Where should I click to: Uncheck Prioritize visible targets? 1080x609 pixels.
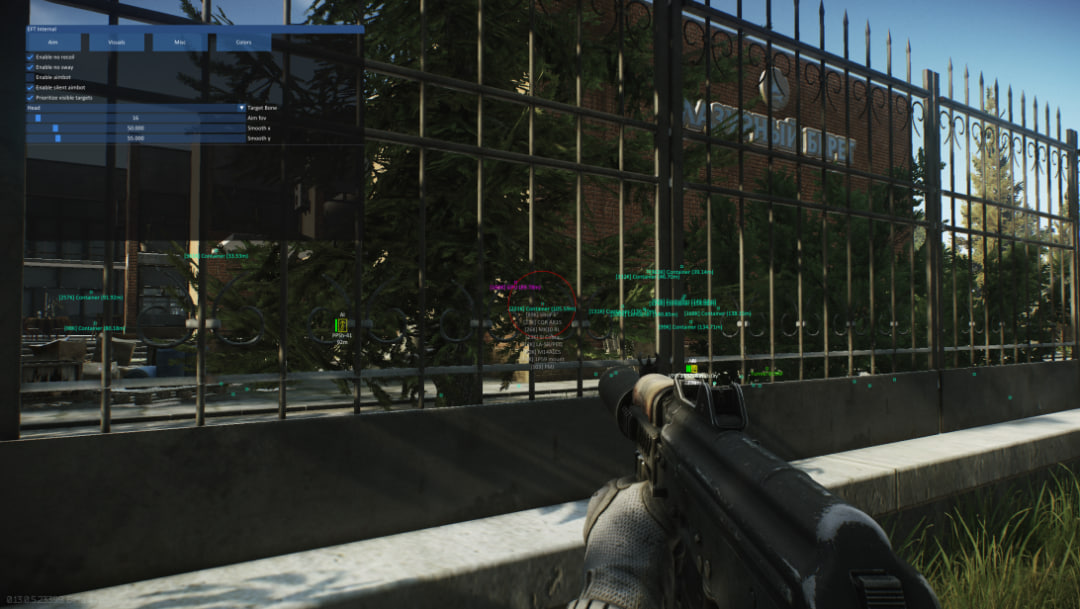(x=29, y=97)
